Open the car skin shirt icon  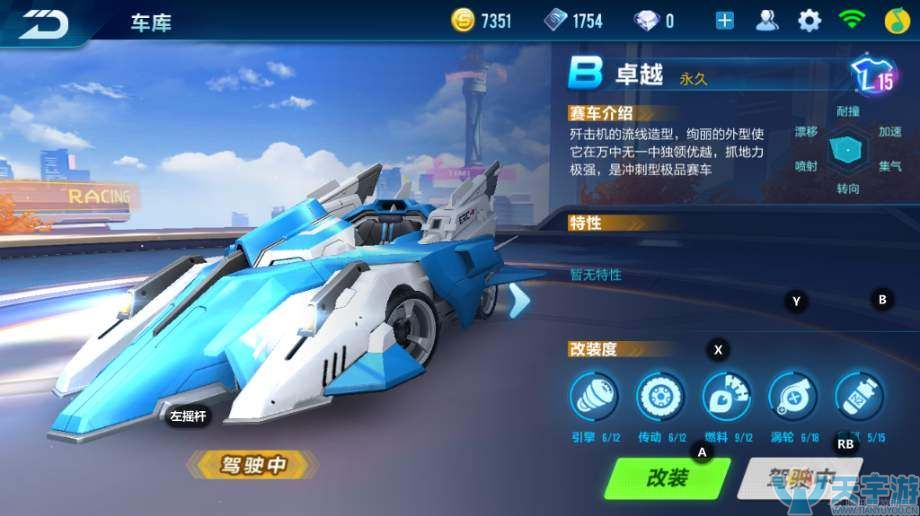[873, 76]
